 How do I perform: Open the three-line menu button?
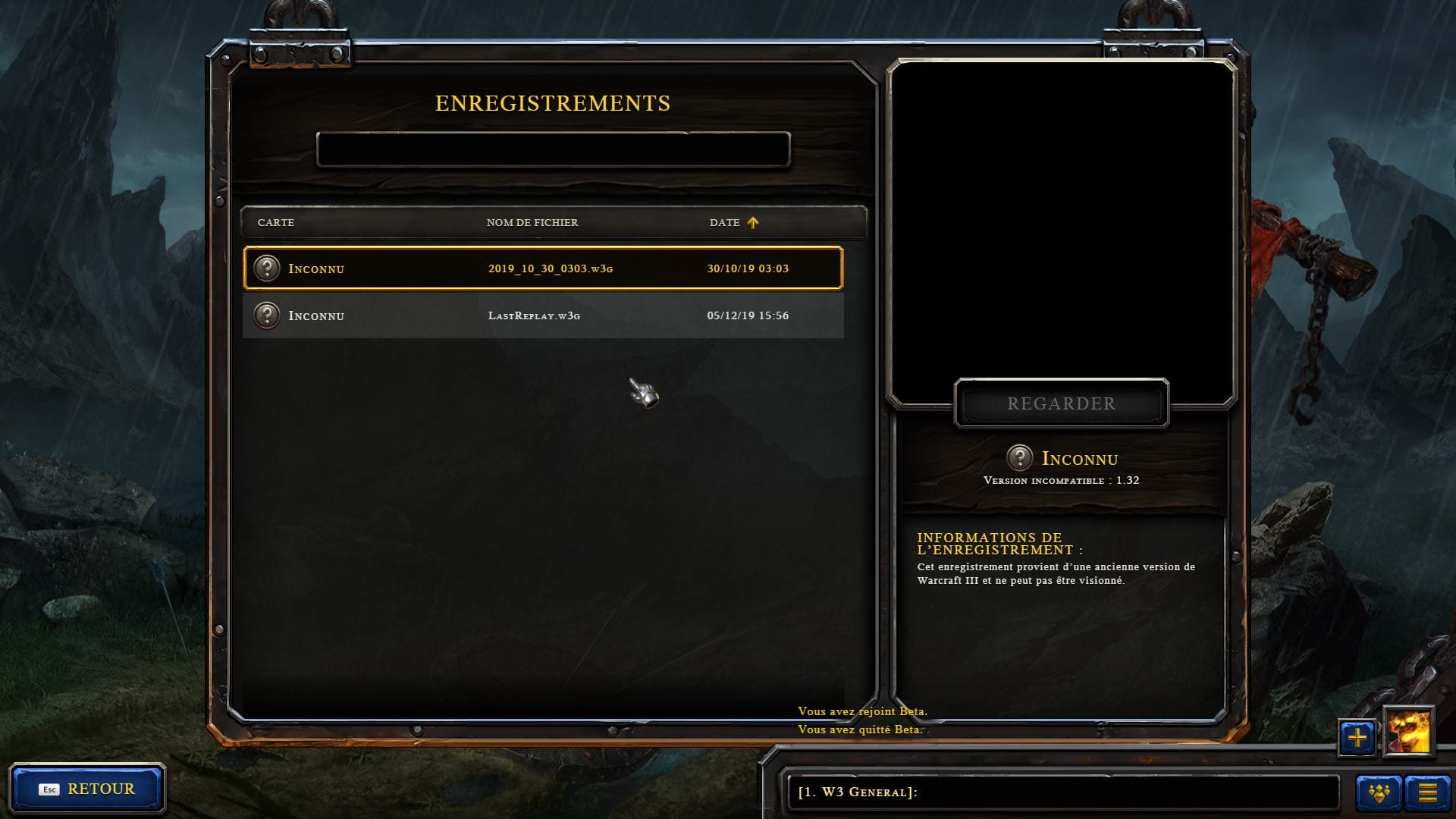pos(1427,793)
